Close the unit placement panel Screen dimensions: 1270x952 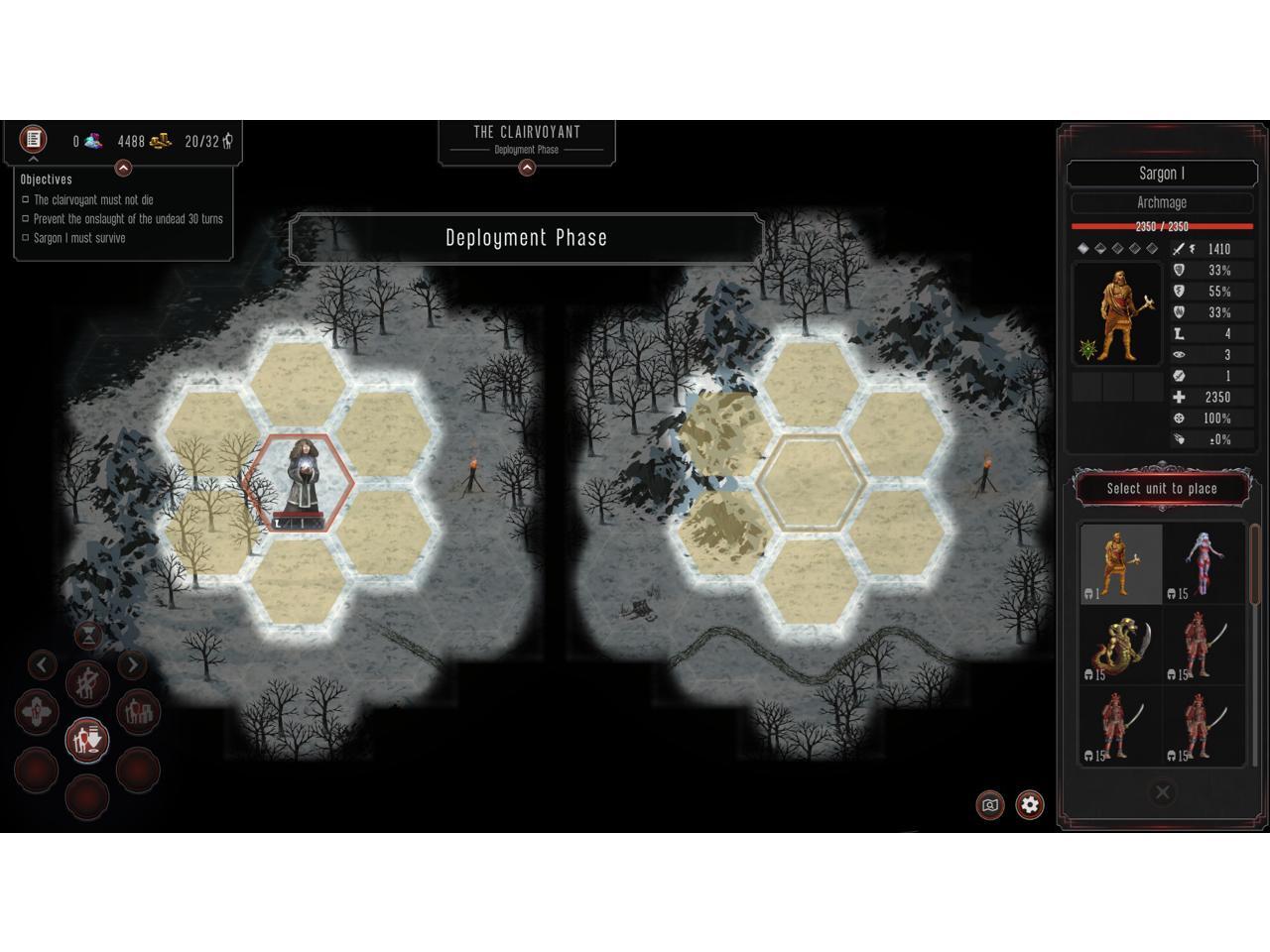click(x=1162, y=791)
